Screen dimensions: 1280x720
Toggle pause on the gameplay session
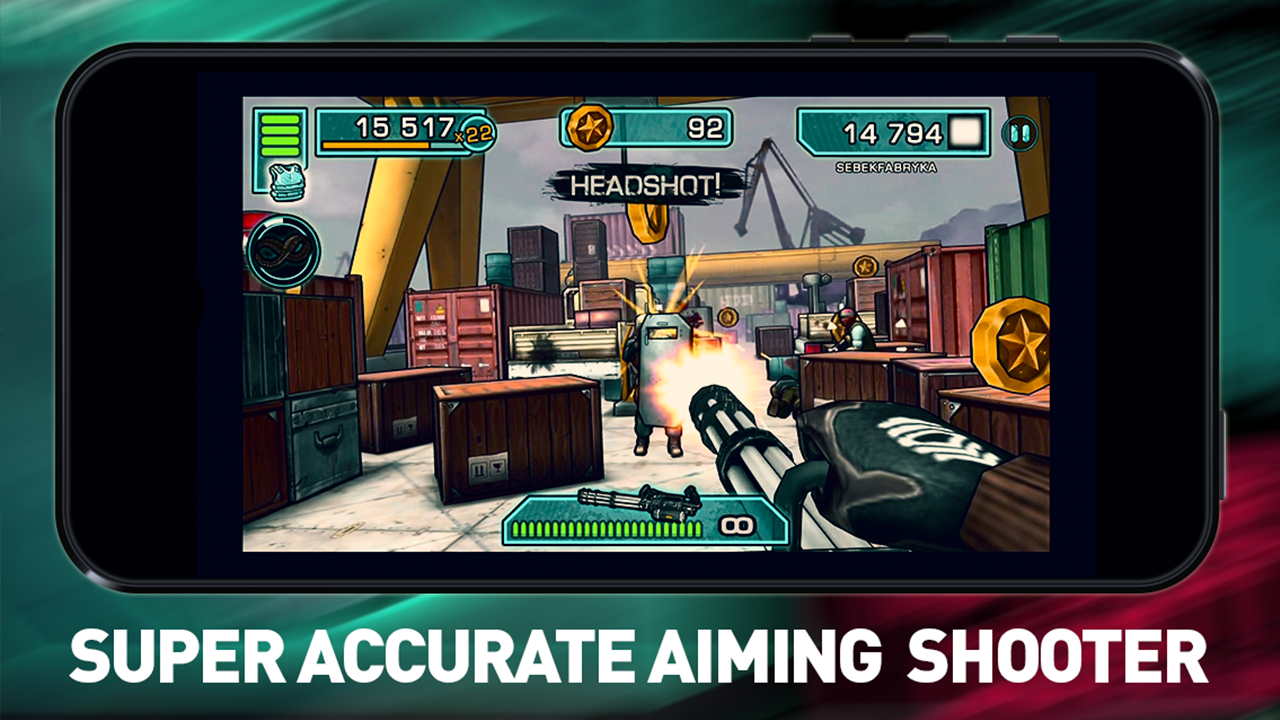point(1019,132)
